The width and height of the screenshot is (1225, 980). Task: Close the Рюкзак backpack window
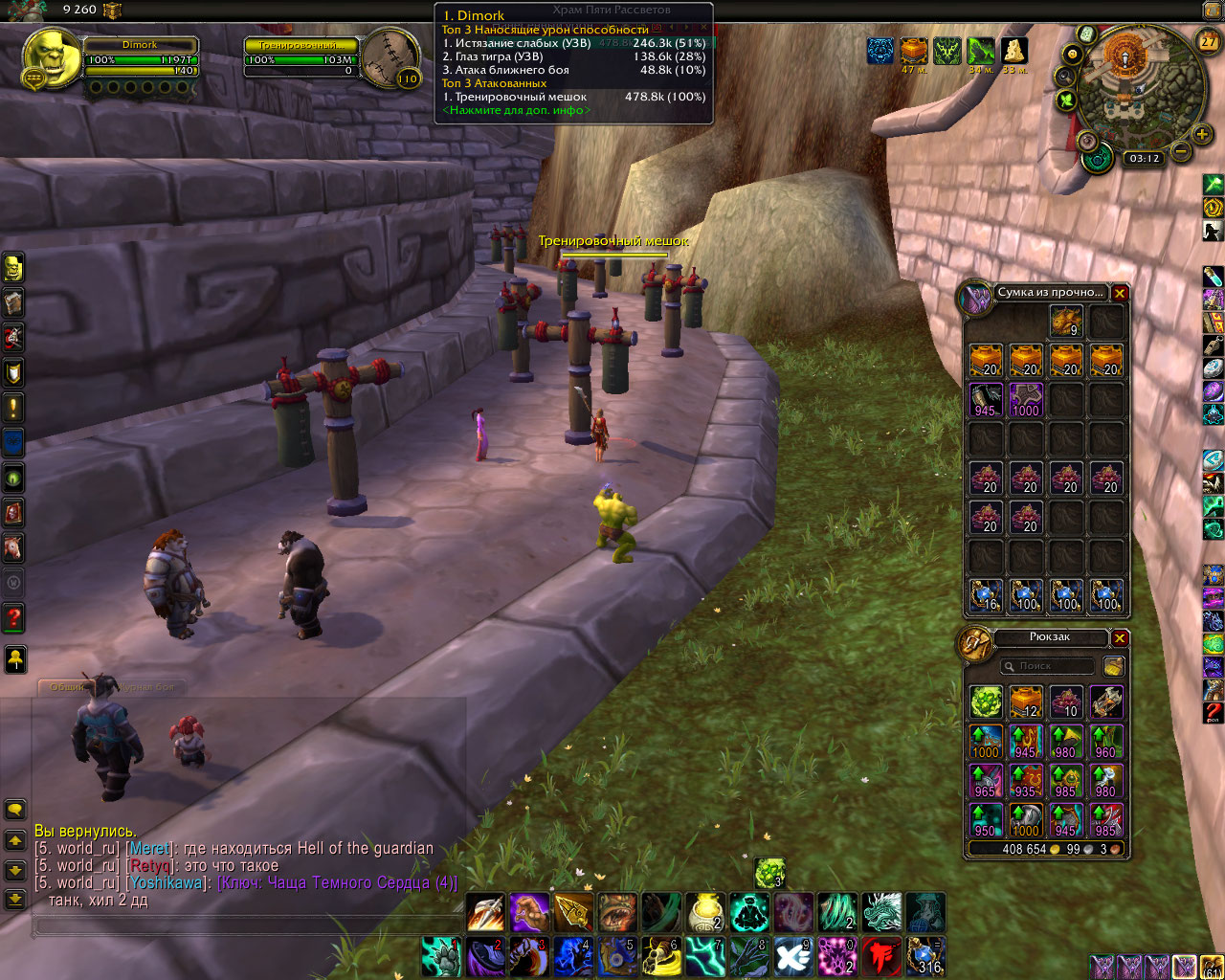(1120, 638)
